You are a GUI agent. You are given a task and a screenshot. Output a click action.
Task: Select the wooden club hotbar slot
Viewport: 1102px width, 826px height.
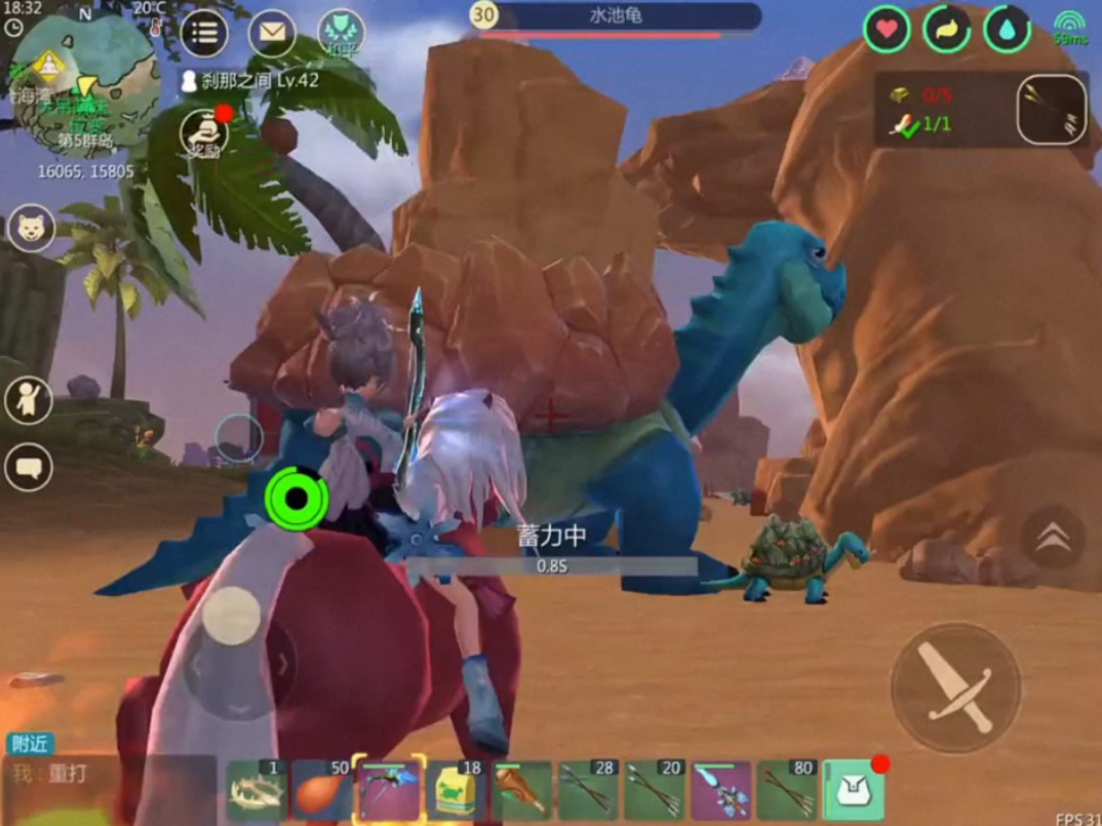point(521,791)
